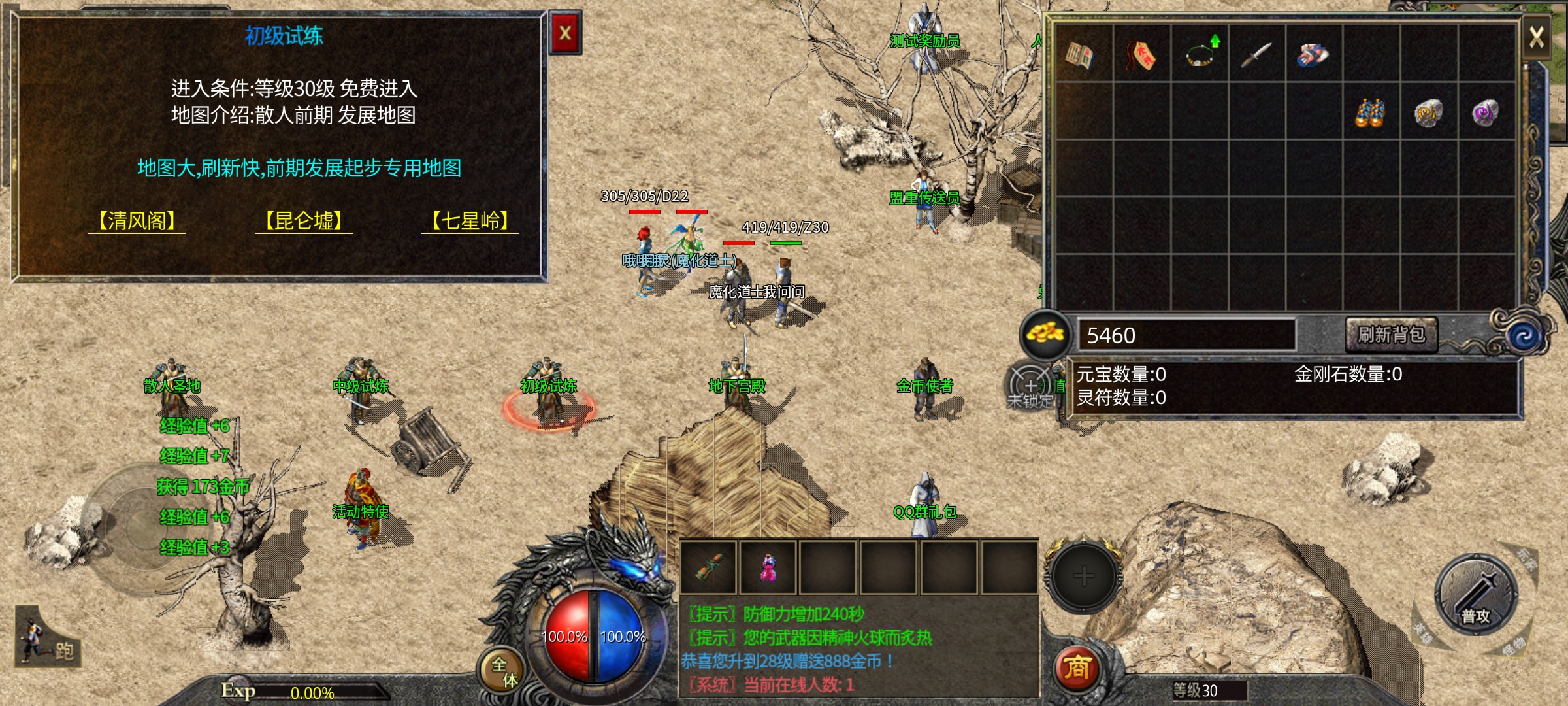Click the 刷新背包 refresh bag button
Image resolution: width=1568 pixels, height=706 pixels.
[x=1391, y=335]
